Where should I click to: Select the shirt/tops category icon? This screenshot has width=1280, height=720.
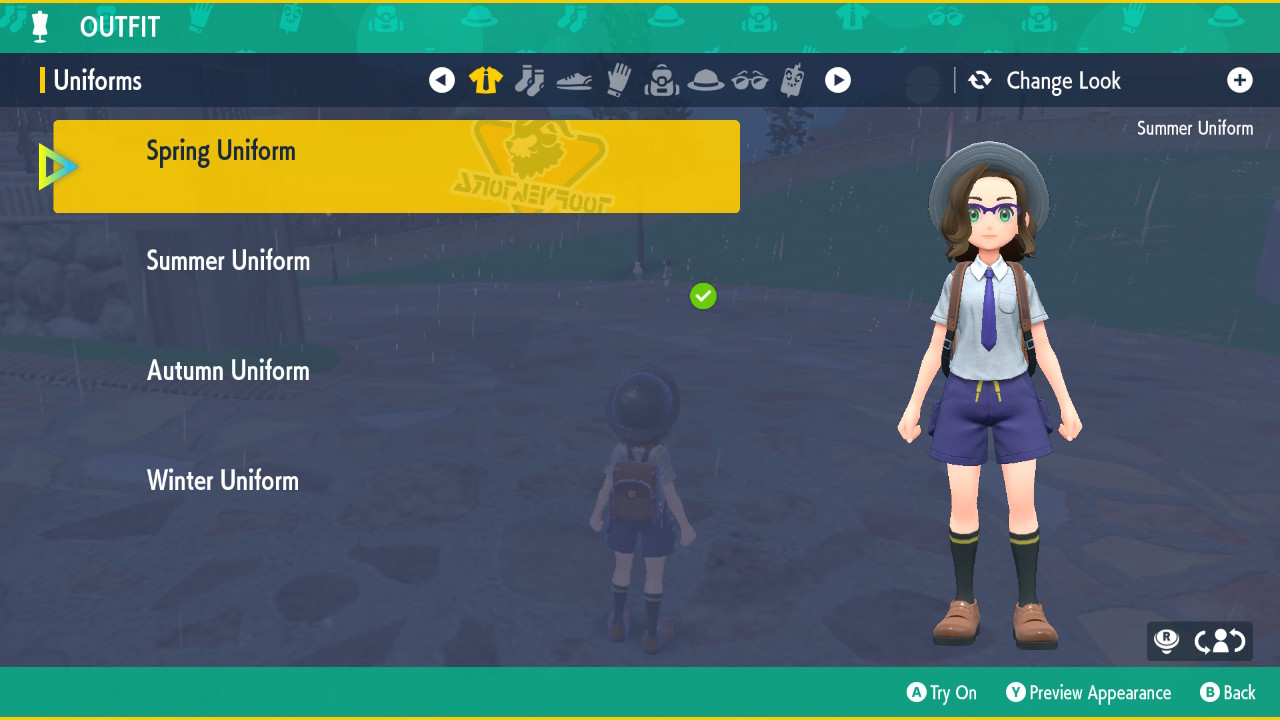tap(485, 80)
